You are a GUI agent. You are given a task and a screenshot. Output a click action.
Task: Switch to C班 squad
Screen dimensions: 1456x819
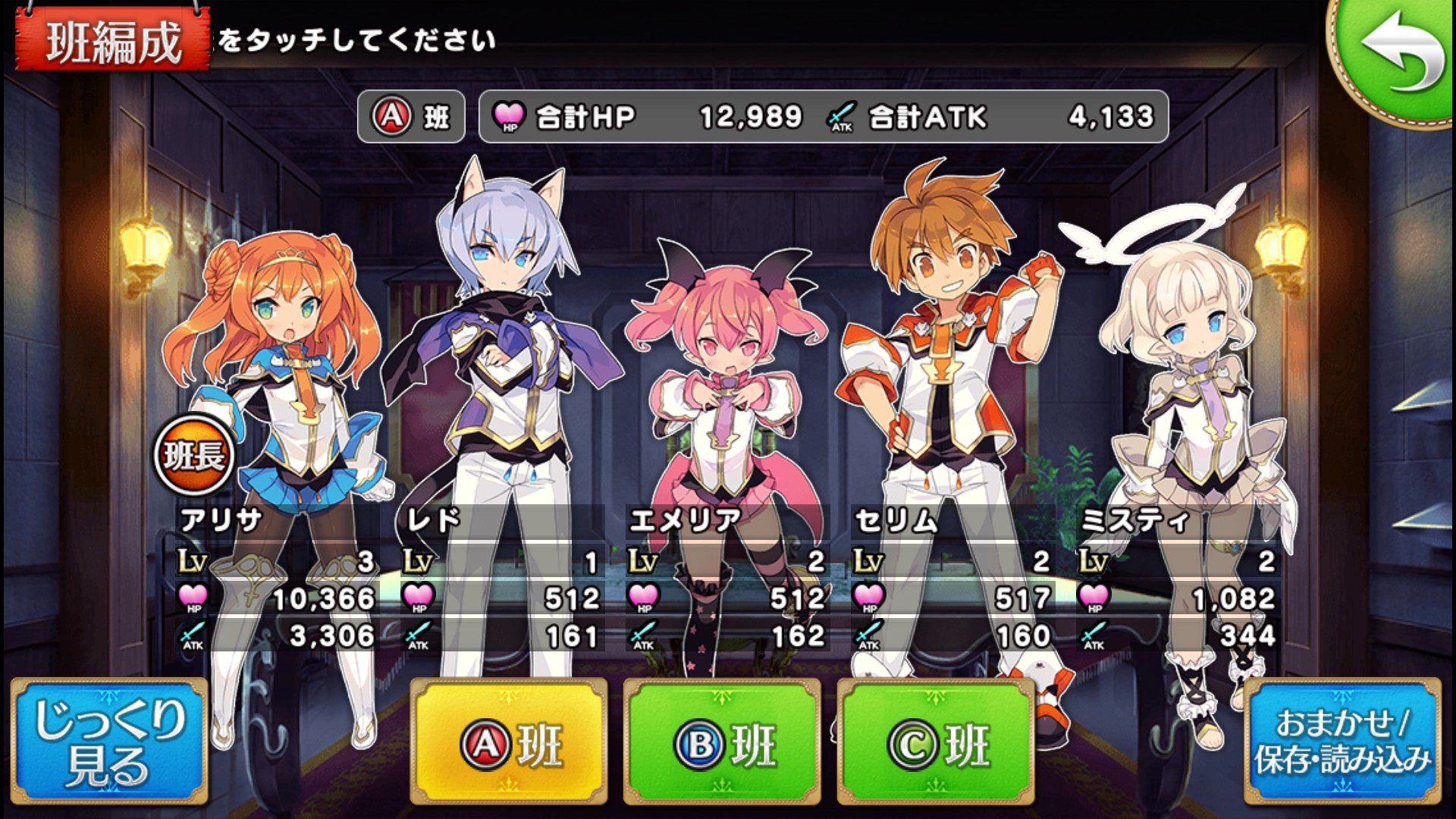(937, 742)
